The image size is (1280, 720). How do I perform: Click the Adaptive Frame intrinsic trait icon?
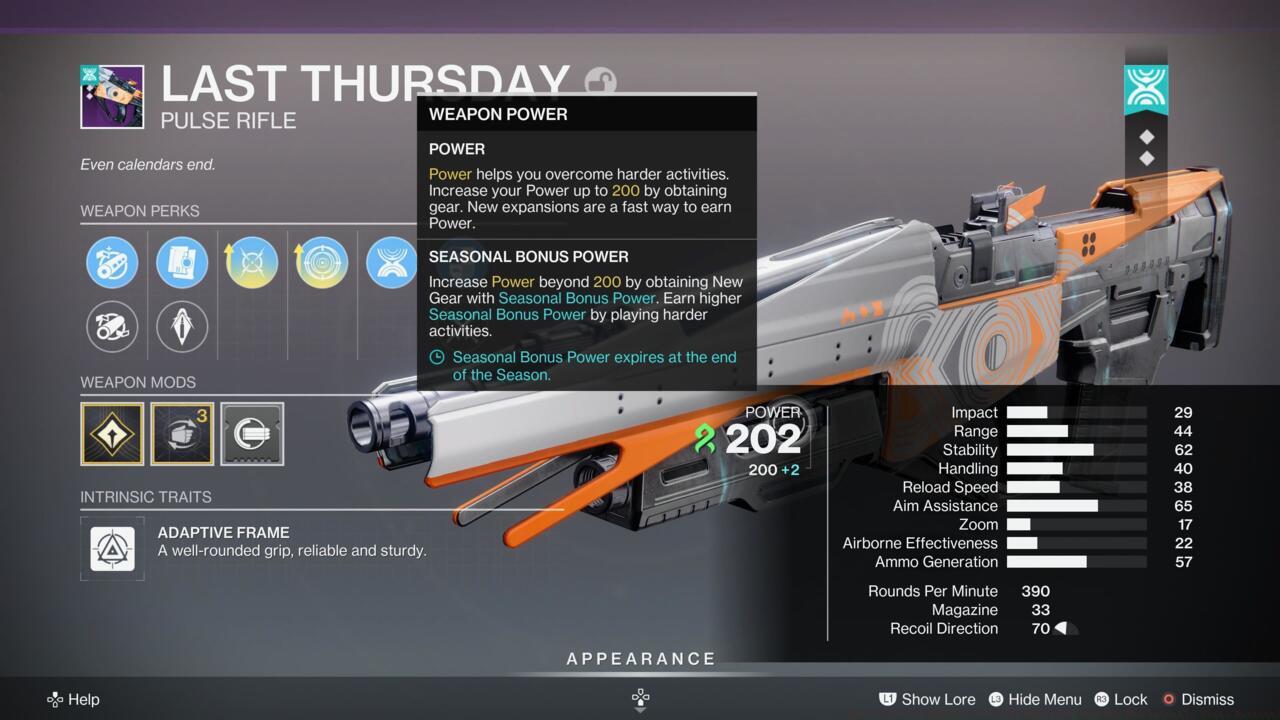[112, 549]
